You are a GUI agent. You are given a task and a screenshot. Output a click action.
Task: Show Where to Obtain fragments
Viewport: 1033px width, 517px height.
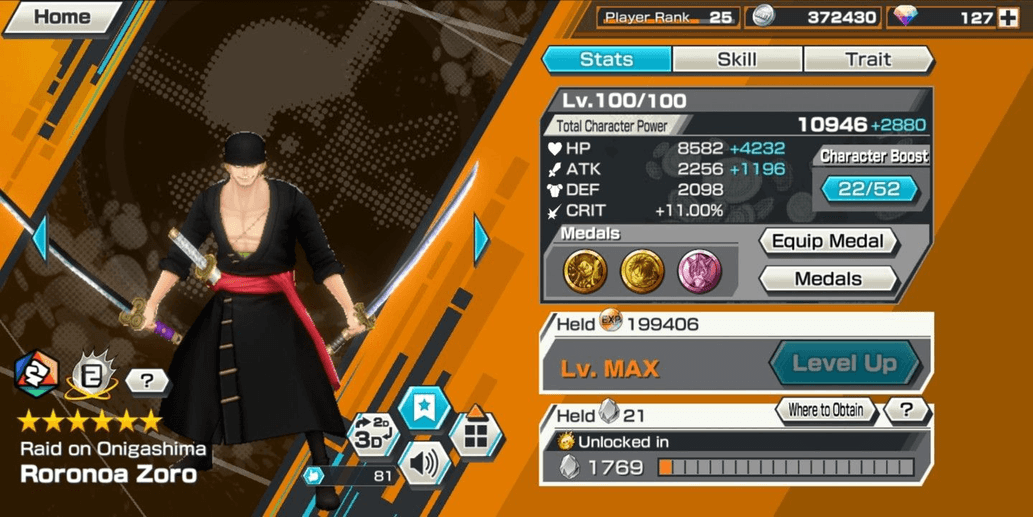[x=825, y=410]
